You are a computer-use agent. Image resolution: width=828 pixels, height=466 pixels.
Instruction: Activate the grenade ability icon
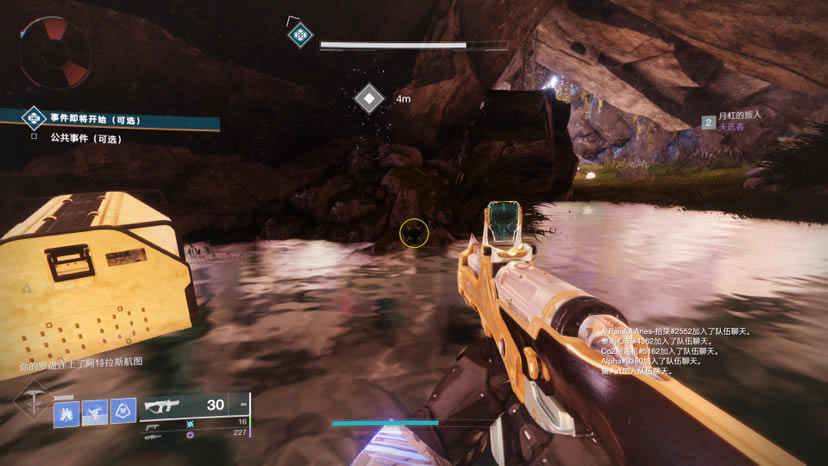[x=66, y=411]
